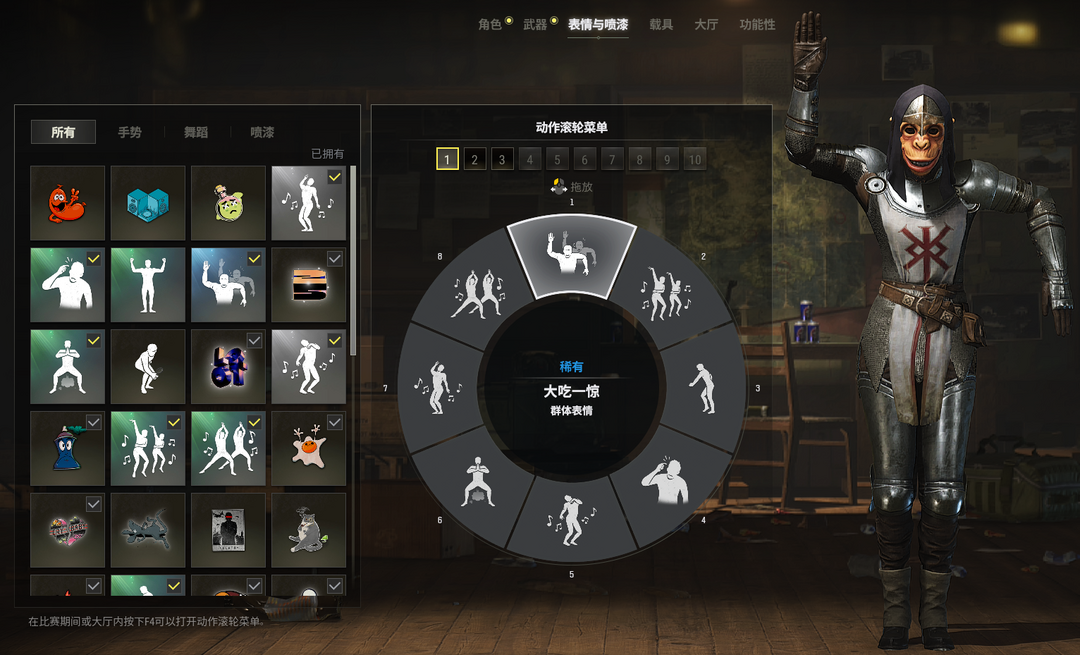Select the blue spray-can character spray
This screenshot has height=655, width=1080.
[67, 448]
